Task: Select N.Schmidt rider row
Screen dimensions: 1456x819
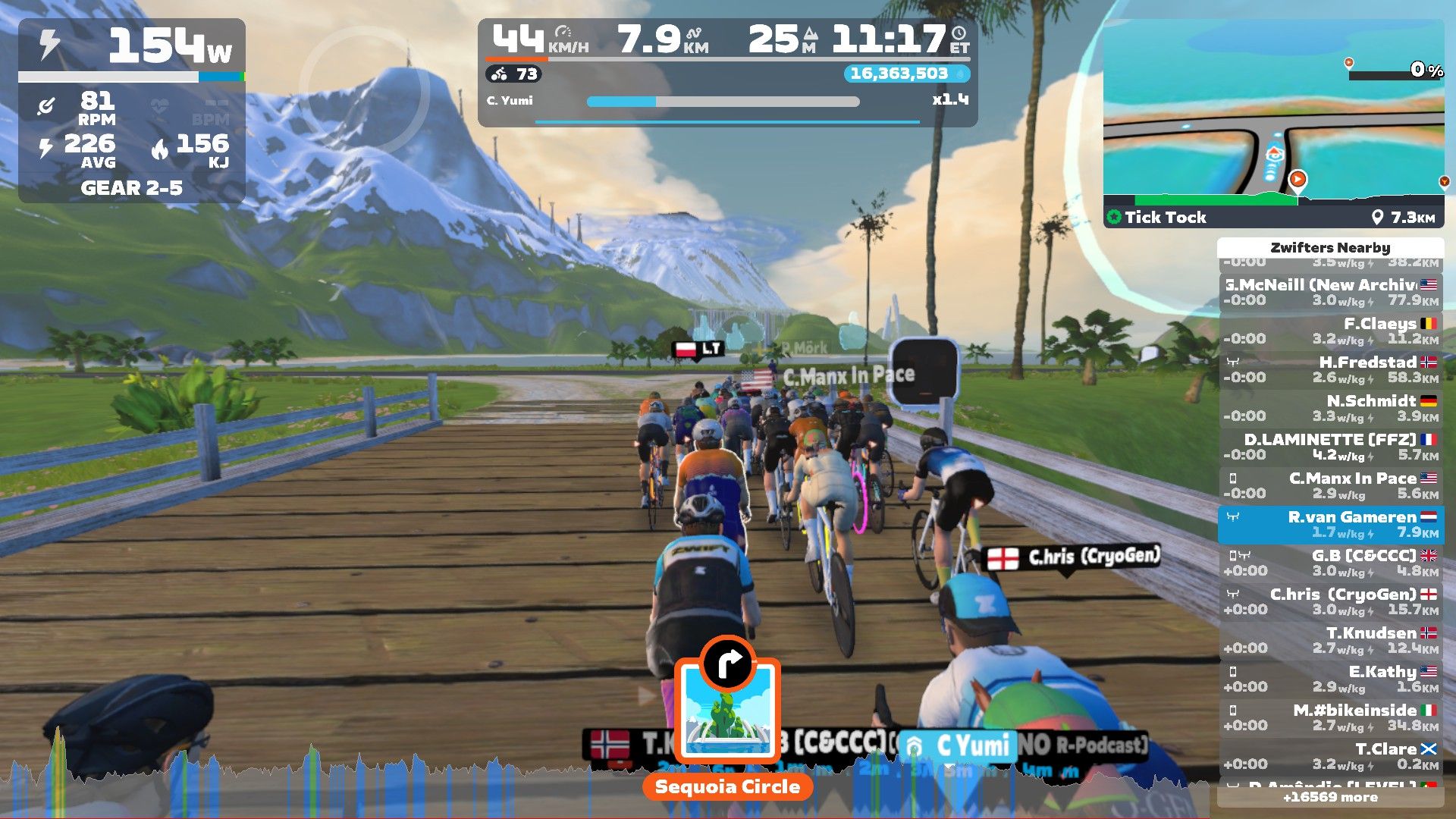Action: (1331, 408)
